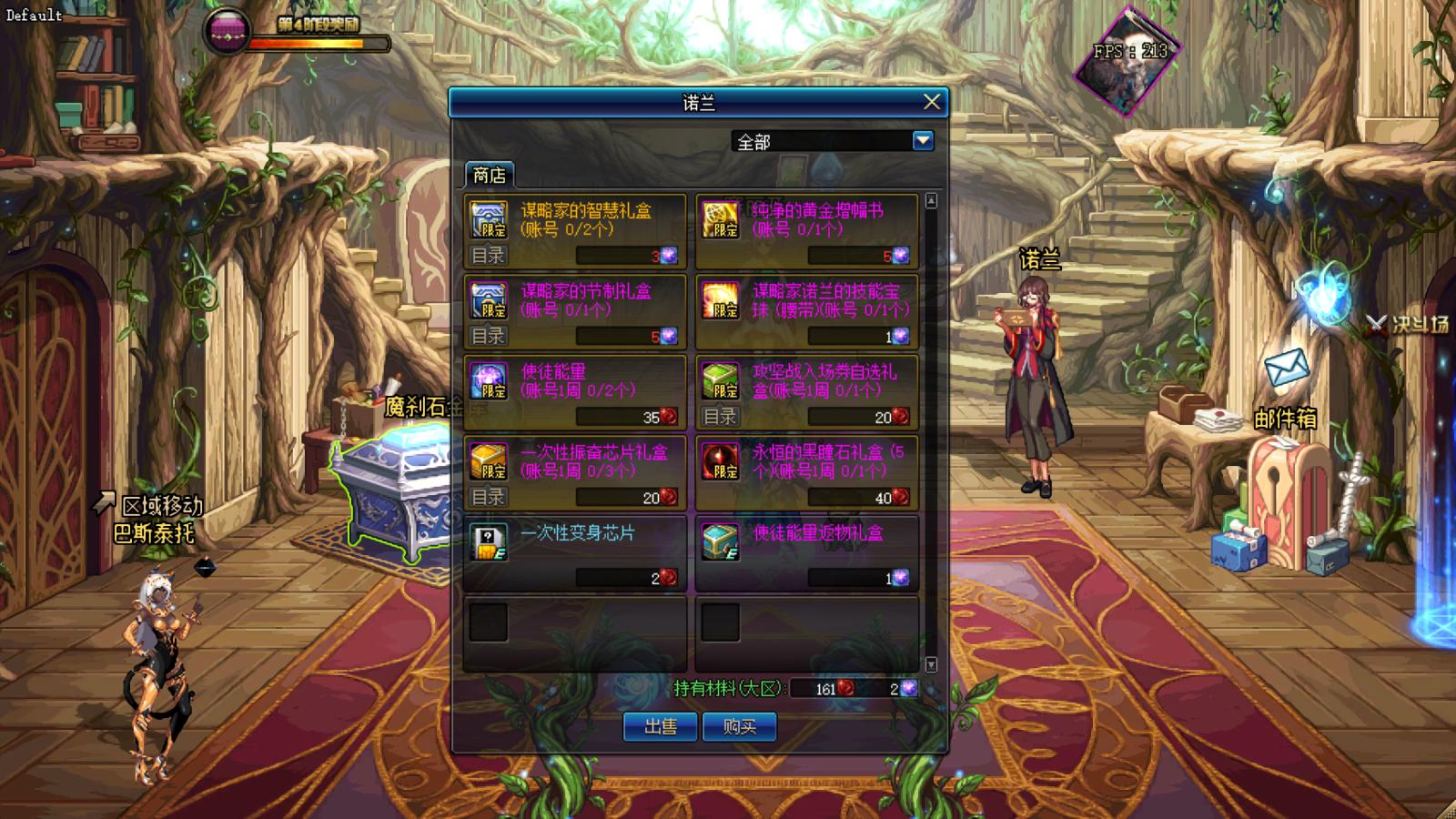Open 目录 for 谋略家的智慧礼盒

pos(488,256)
